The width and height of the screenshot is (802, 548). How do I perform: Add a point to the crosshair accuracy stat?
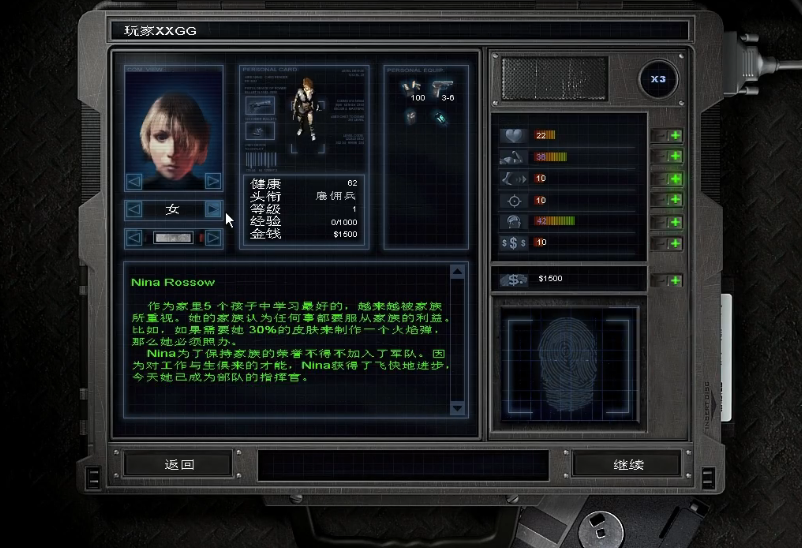[x=675, y=200]
